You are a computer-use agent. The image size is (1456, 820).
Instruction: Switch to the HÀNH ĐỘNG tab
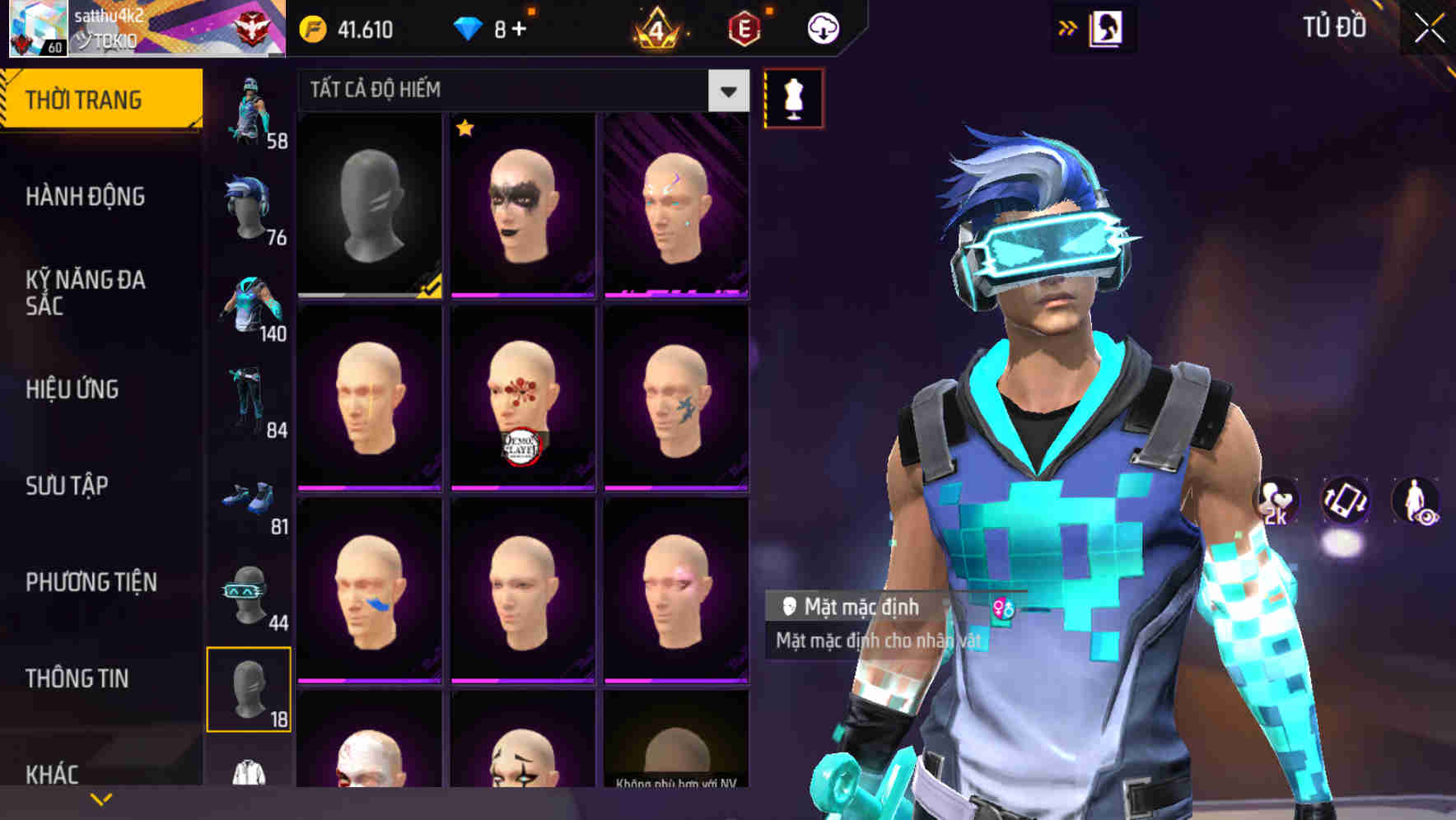pos(86,196)
